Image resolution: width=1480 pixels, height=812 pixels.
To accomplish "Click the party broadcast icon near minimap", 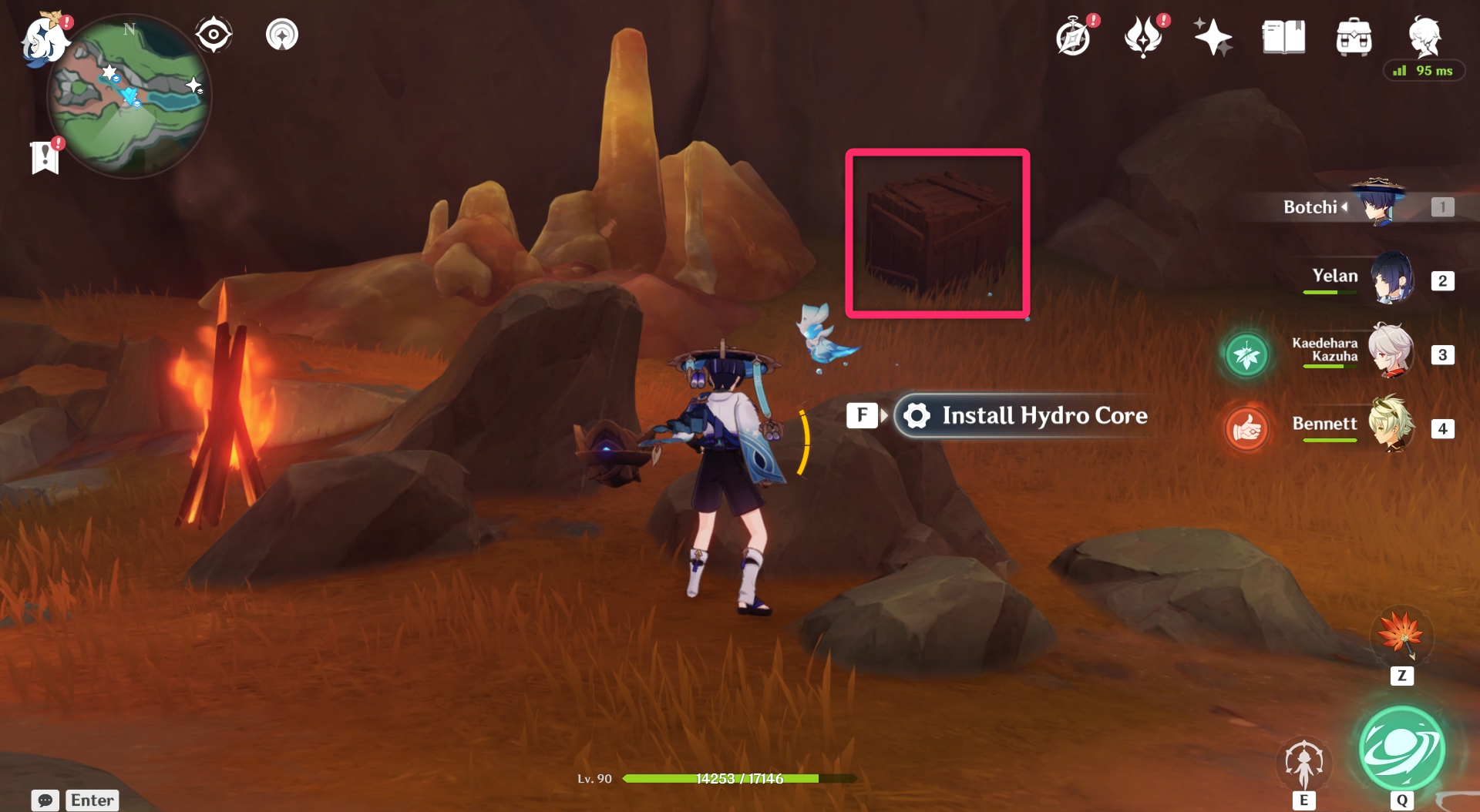I will pos(283,34).
